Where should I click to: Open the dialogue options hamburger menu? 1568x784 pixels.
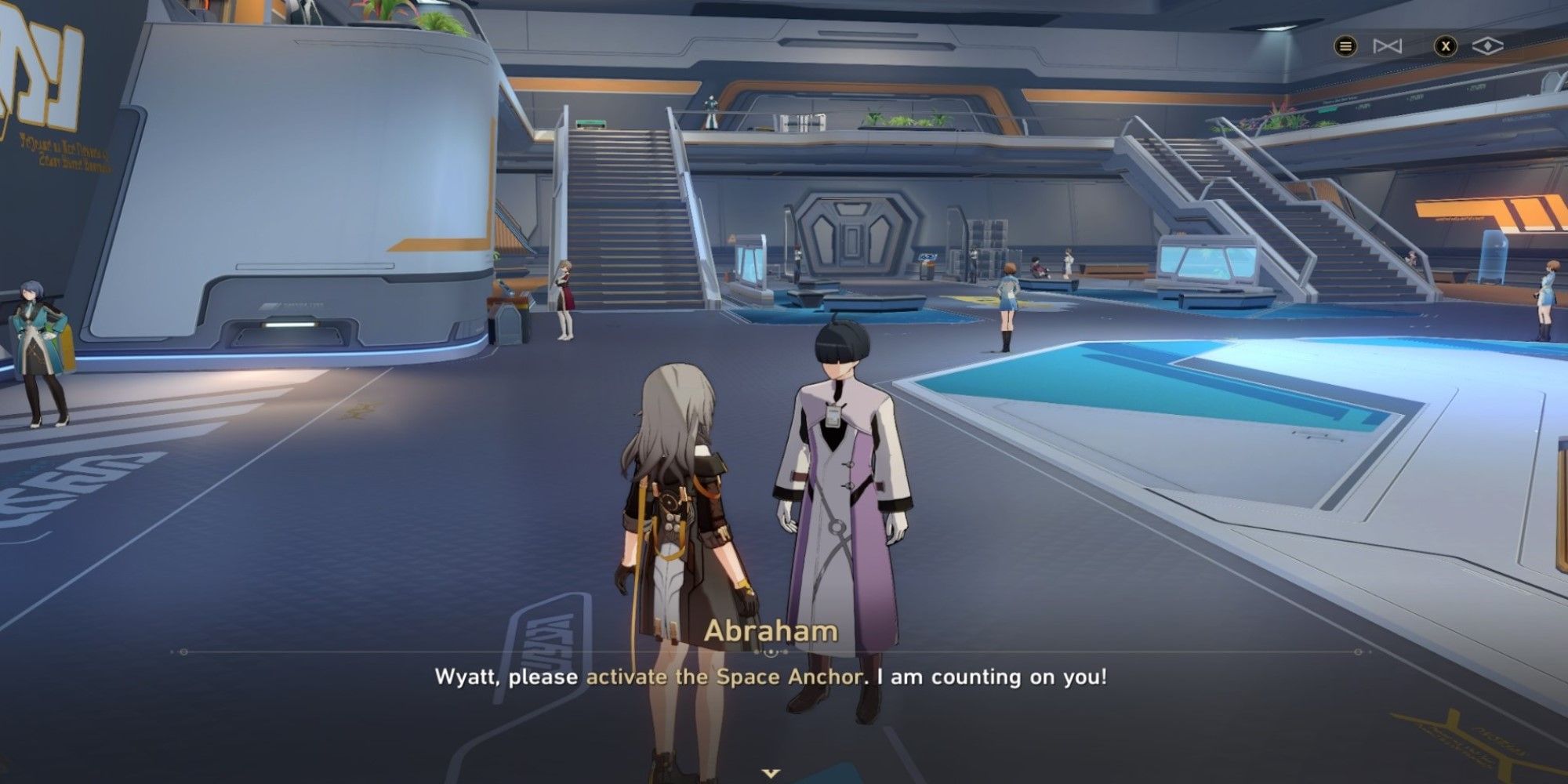click(x=1346, y=47)
